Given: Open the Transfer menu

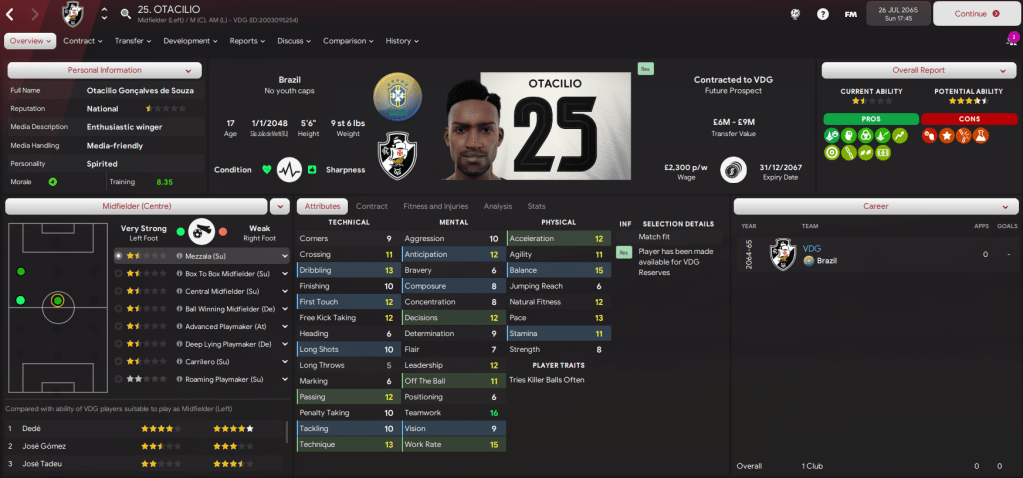Looking at the screenshot, I should (x=133, y=41).
